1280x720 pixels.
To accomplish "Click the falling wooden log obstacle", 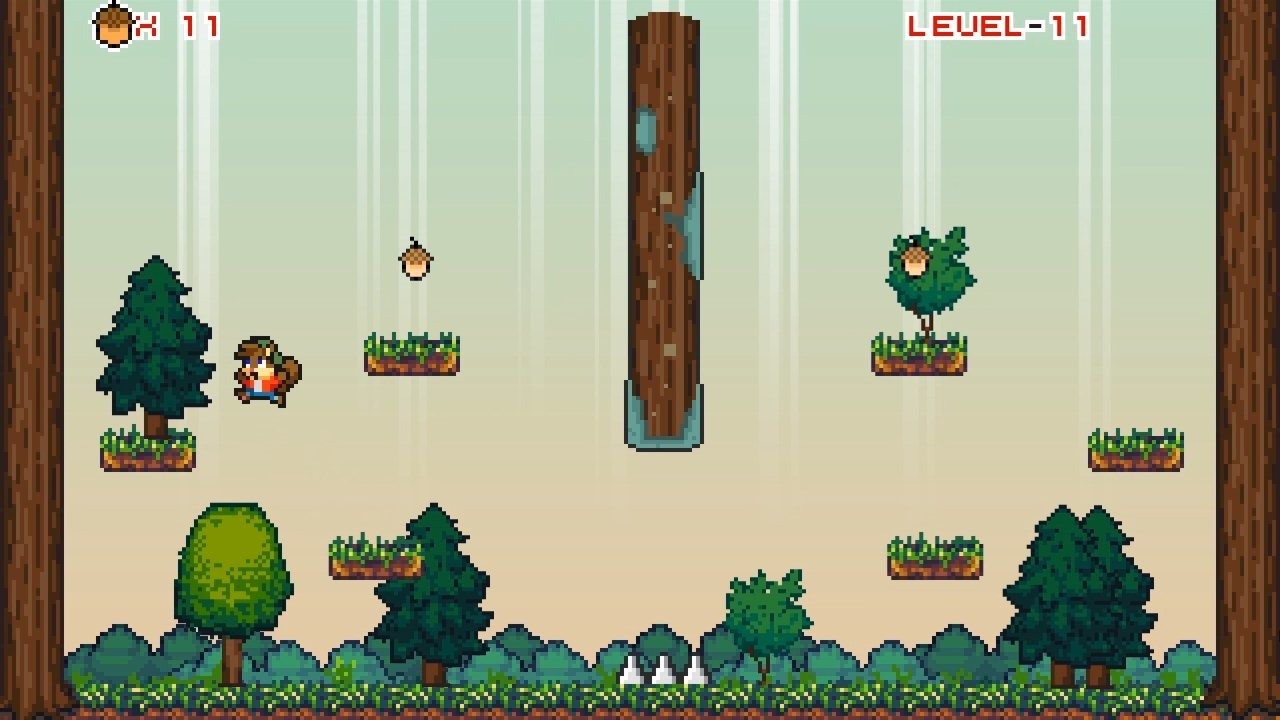I will pos(664,220).
